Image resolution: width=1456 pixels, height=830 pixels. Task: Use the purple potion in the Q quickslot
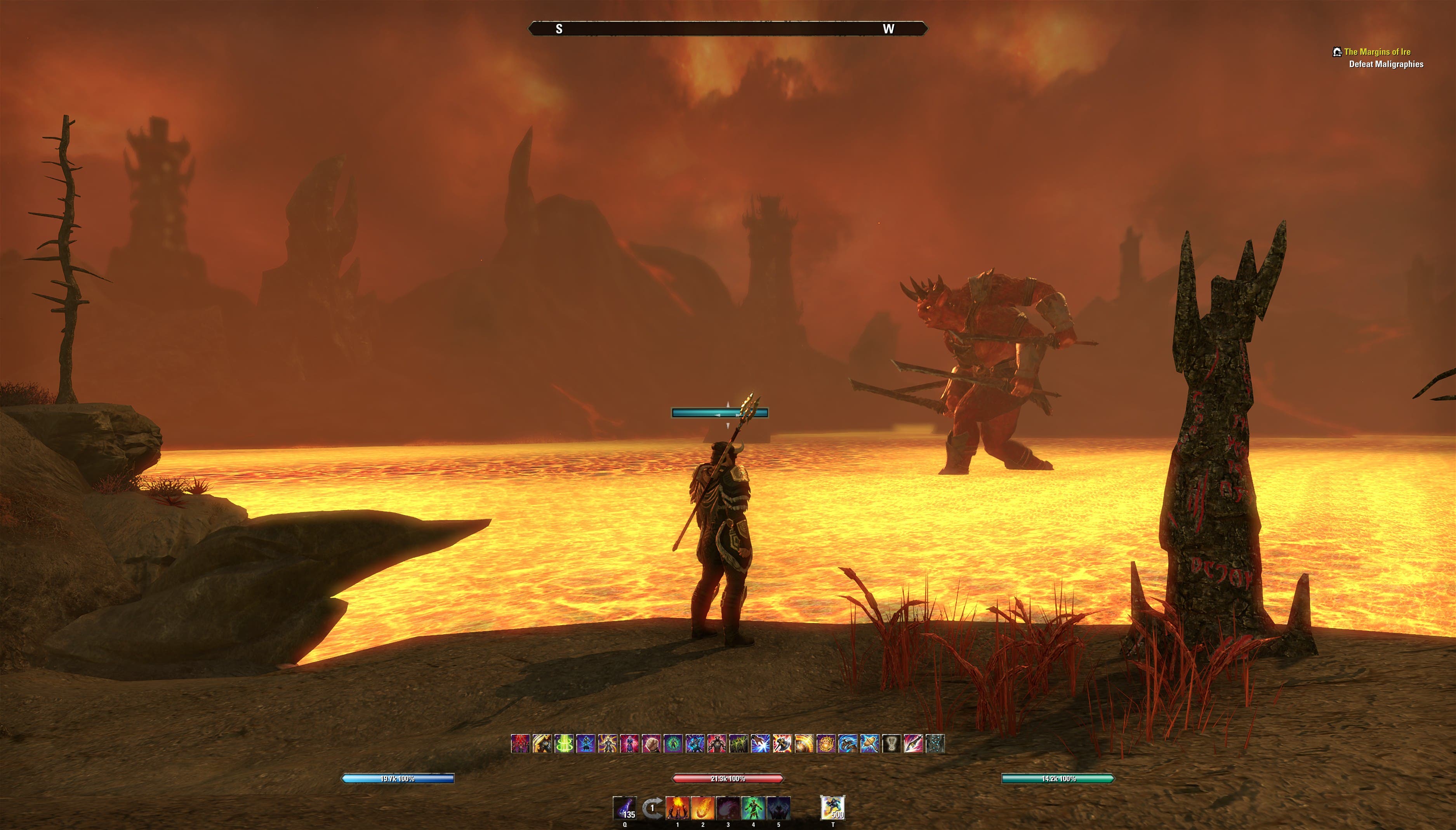tap(625, 808)
